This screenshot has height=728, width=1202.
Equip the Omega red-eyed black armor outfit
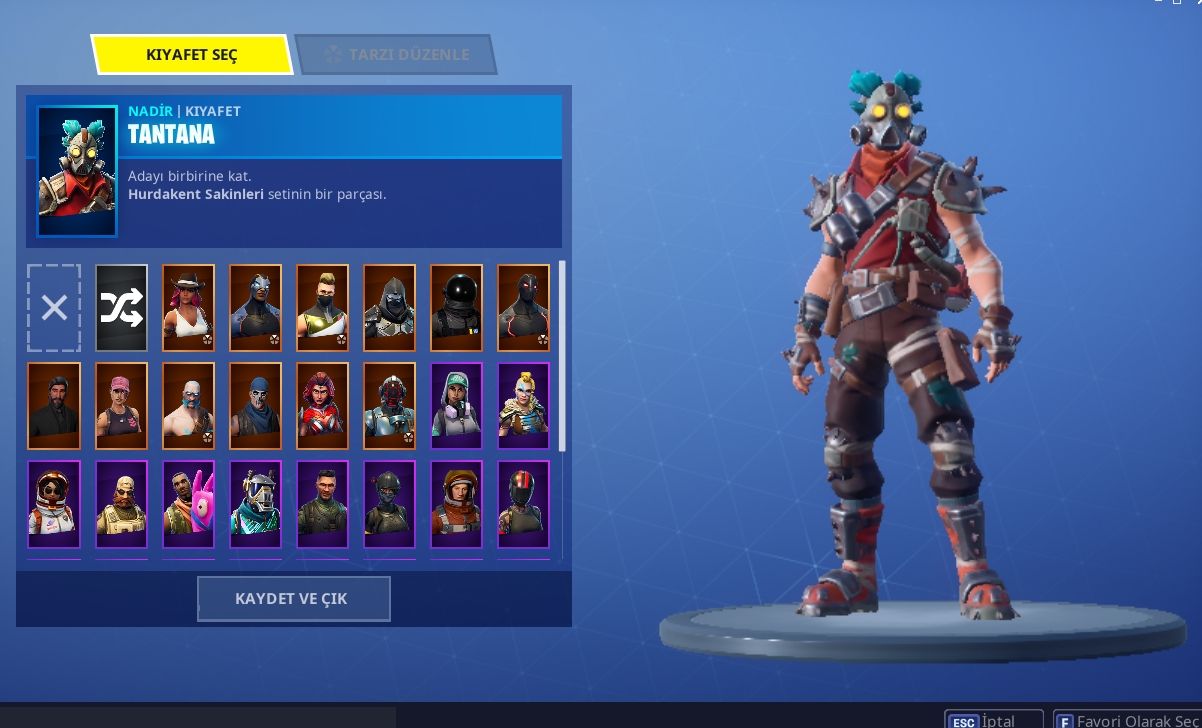tap(523, 308)
